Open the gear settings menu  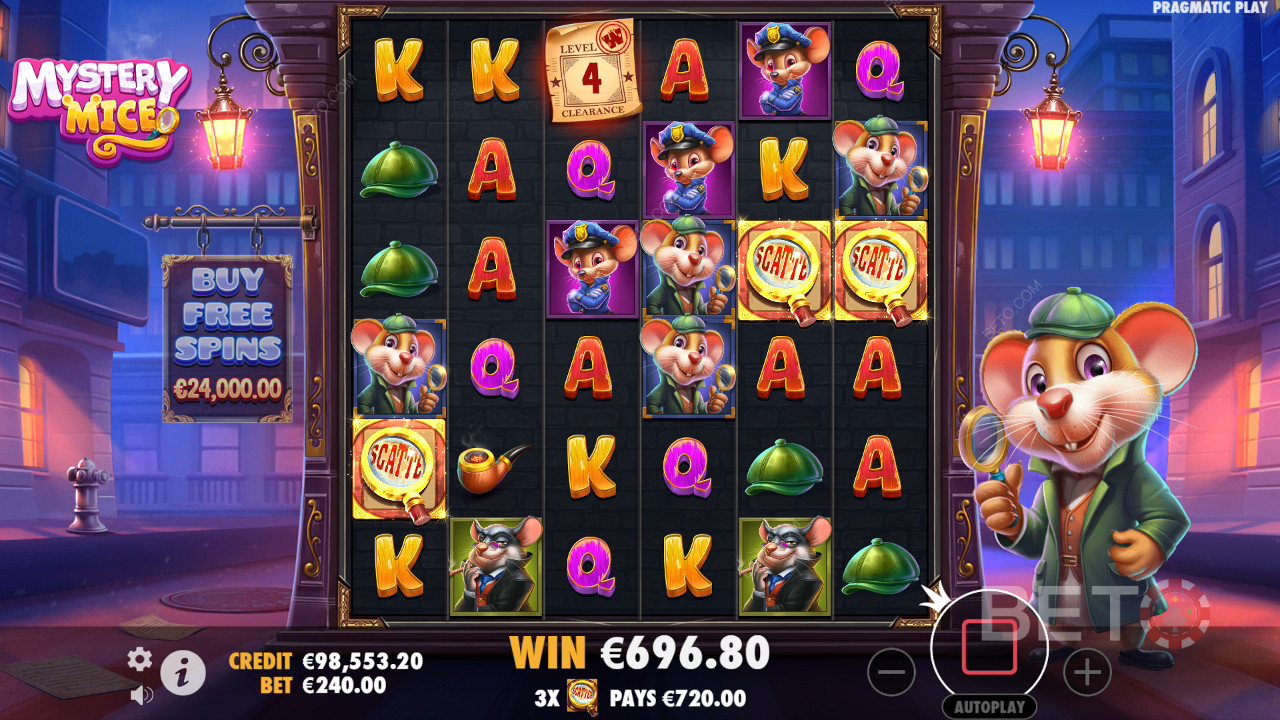[139, 659]
